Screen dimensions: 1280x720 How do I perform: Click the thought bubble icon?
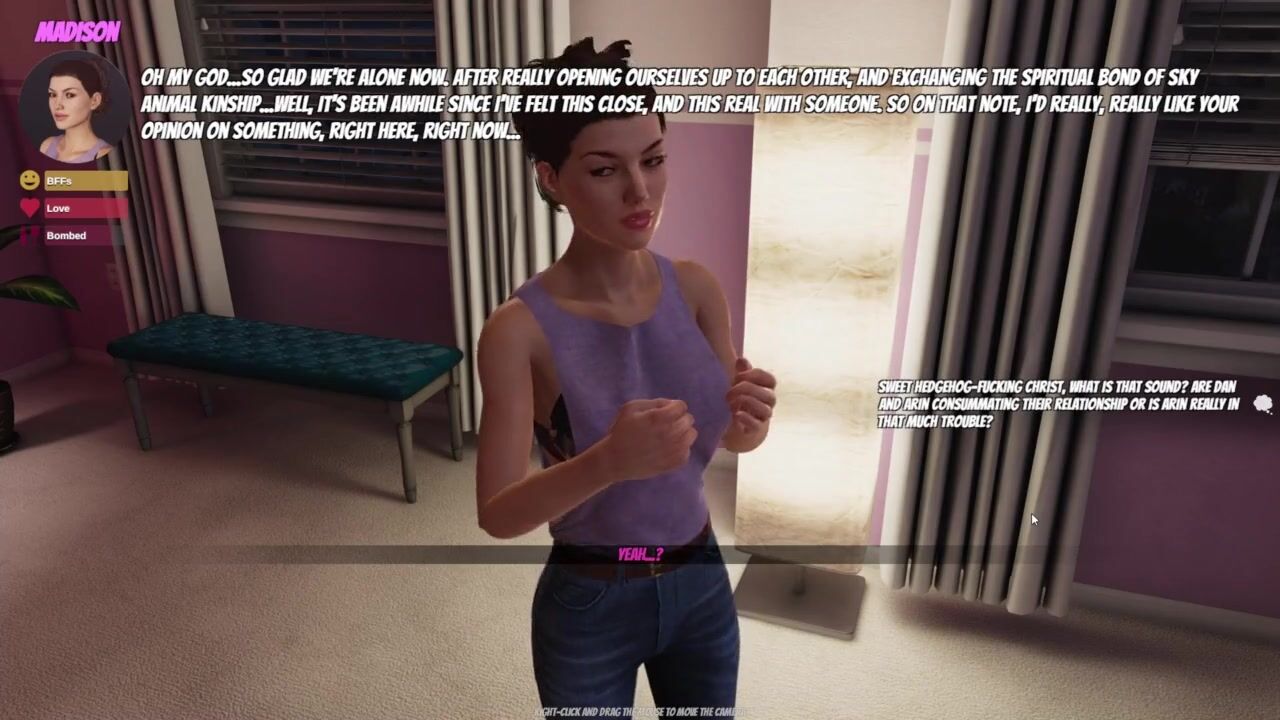pyautogui.click(x=1263, y=404)
